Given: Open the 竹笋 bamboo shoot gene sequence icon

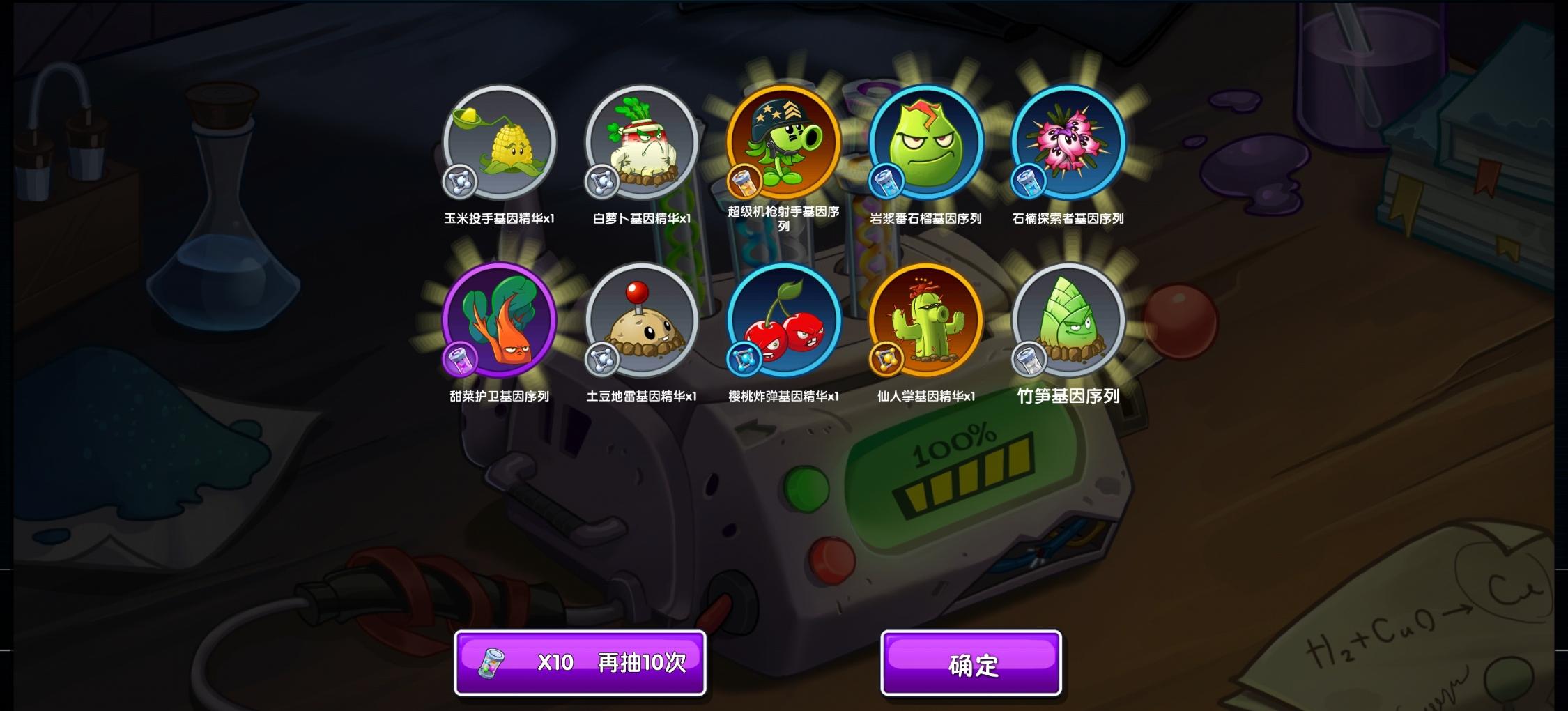Looking at the screenshot, I should (x=1068, y=321).
